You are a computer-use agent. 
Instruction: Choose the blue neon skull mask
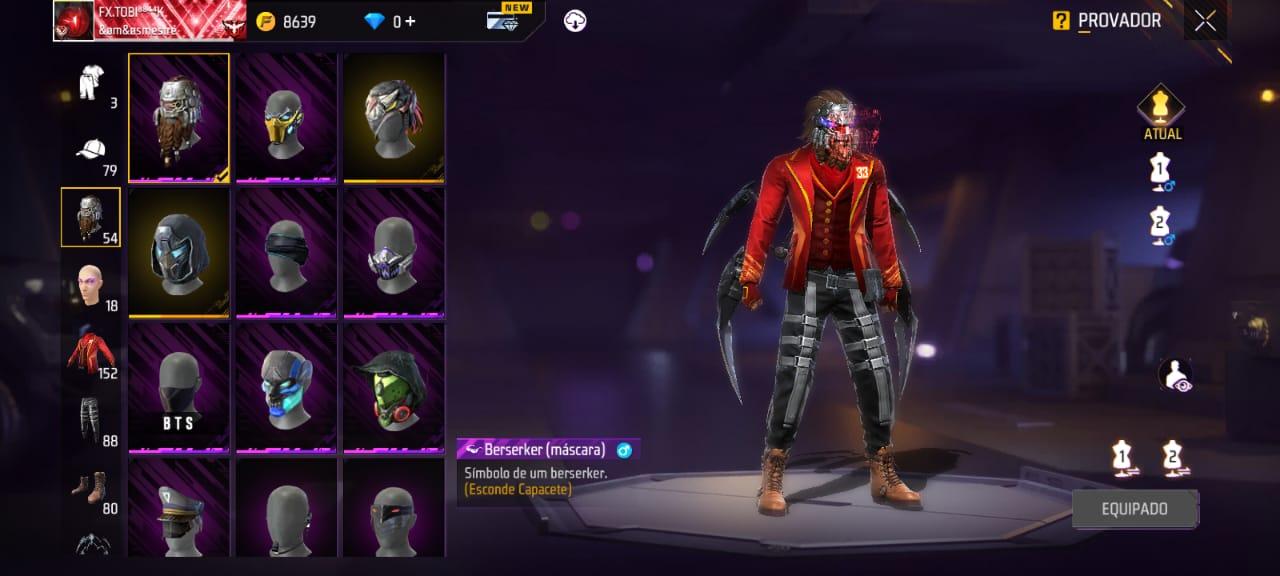(x=287, y=388)
